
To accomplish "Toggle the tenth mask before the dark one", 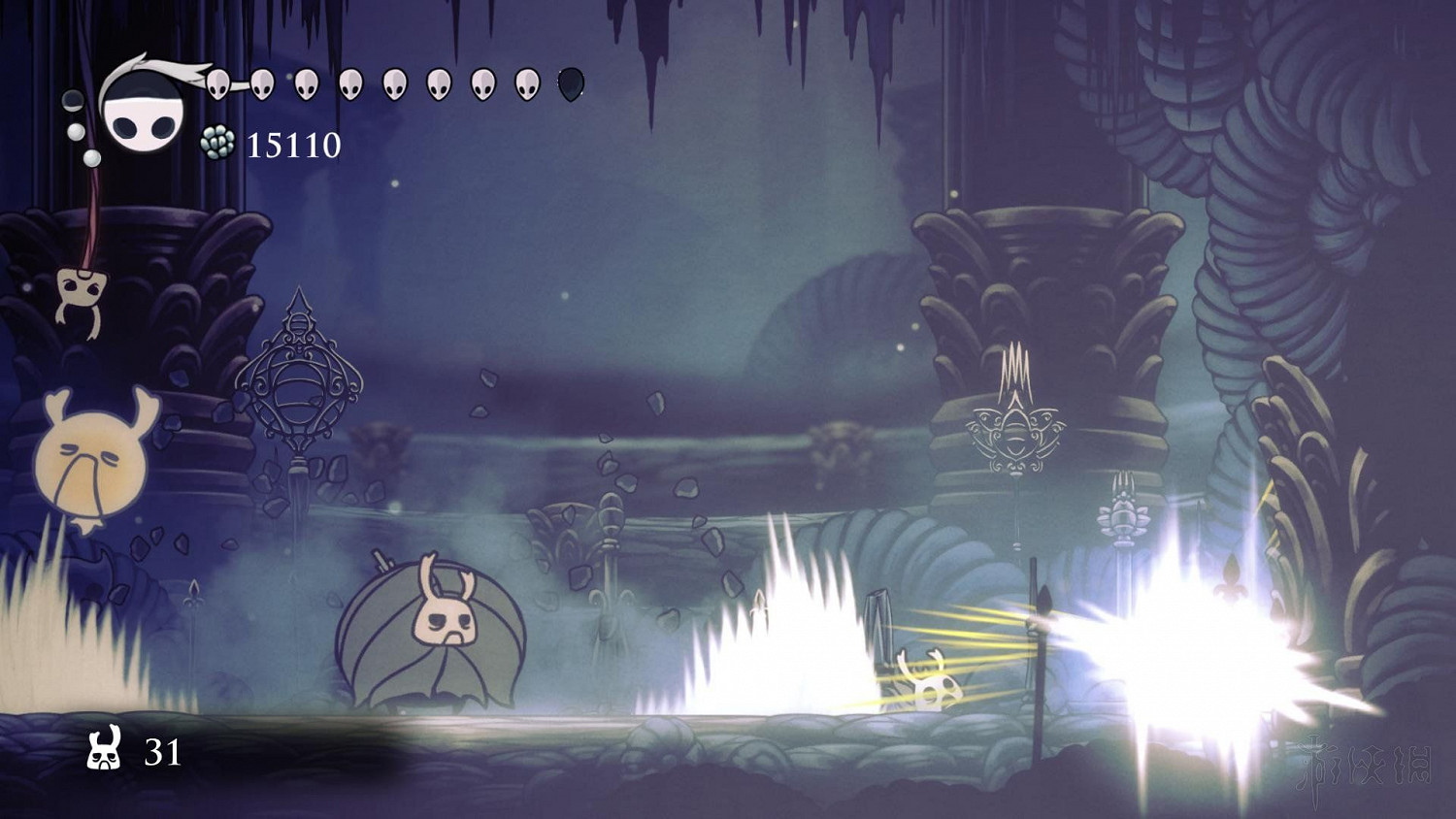I will pos(525,83).
